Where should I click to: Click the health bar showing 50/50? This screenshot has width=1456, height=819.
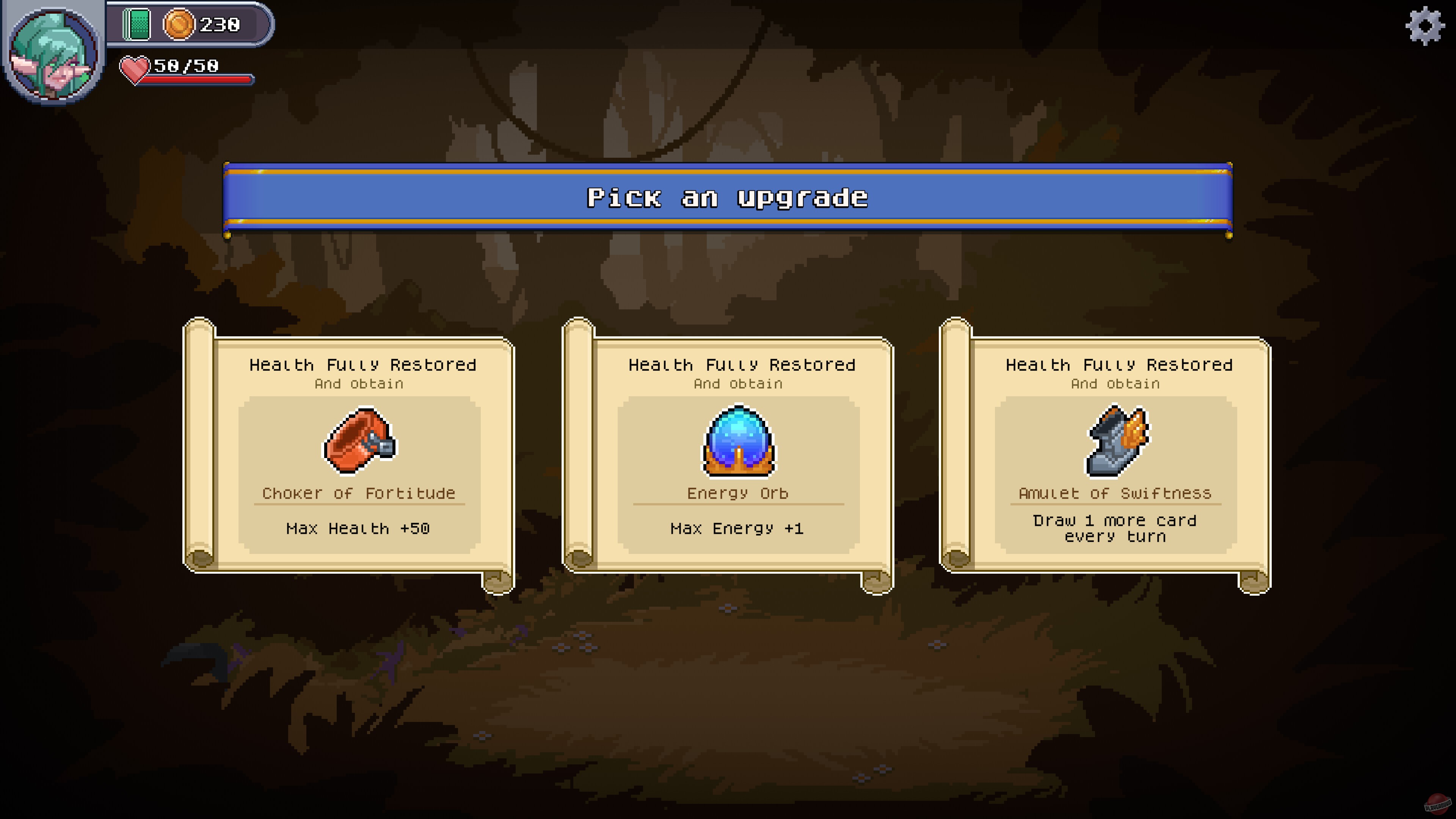pos(187,68)
